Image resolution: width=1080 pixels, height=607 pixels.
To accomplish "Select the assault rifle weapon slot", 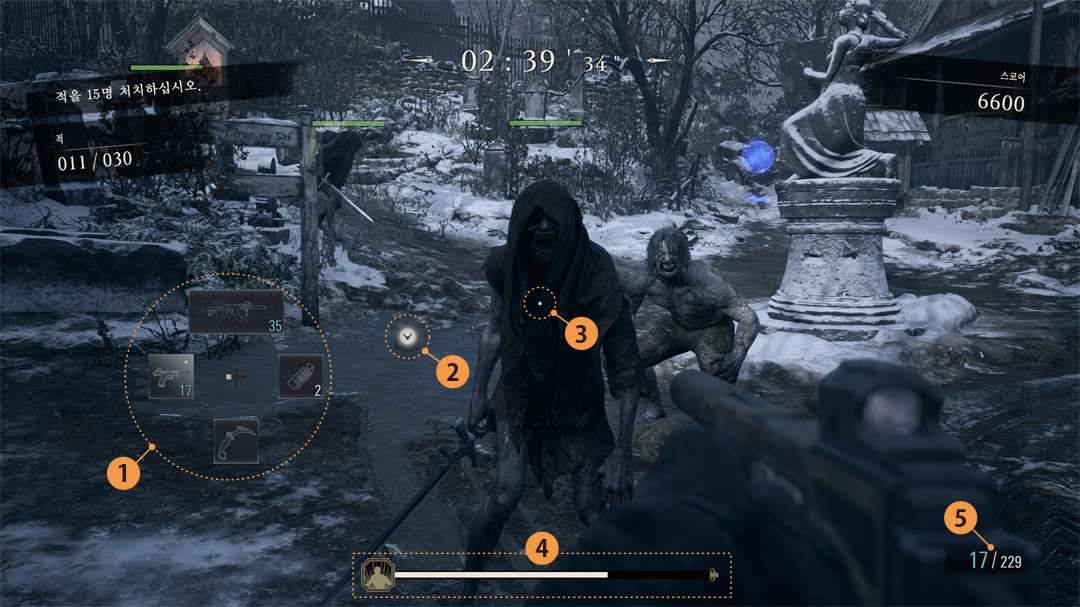I will [x=236, y=312].
